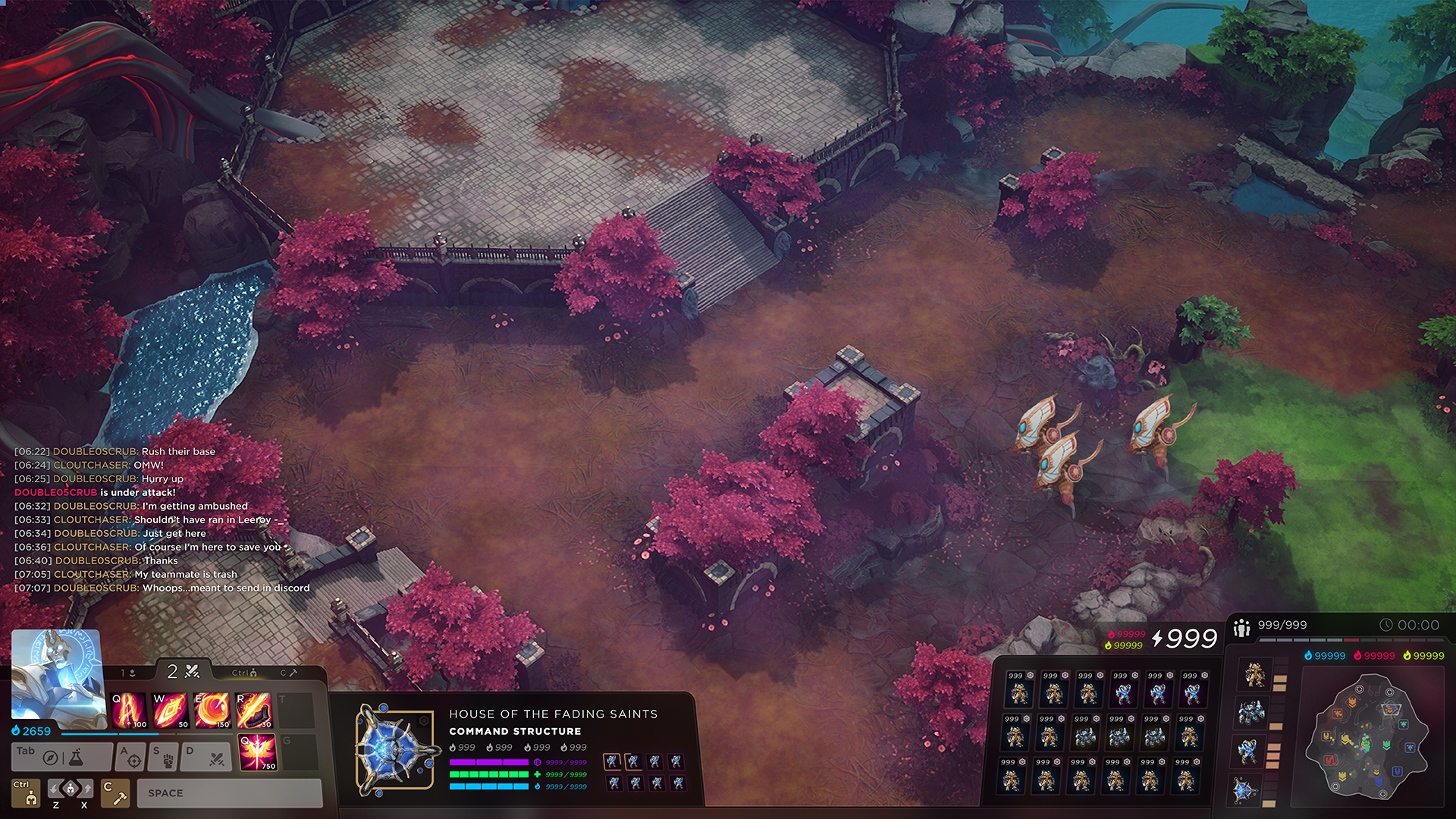Select control group tab 2 with swords

coord(183,671)
